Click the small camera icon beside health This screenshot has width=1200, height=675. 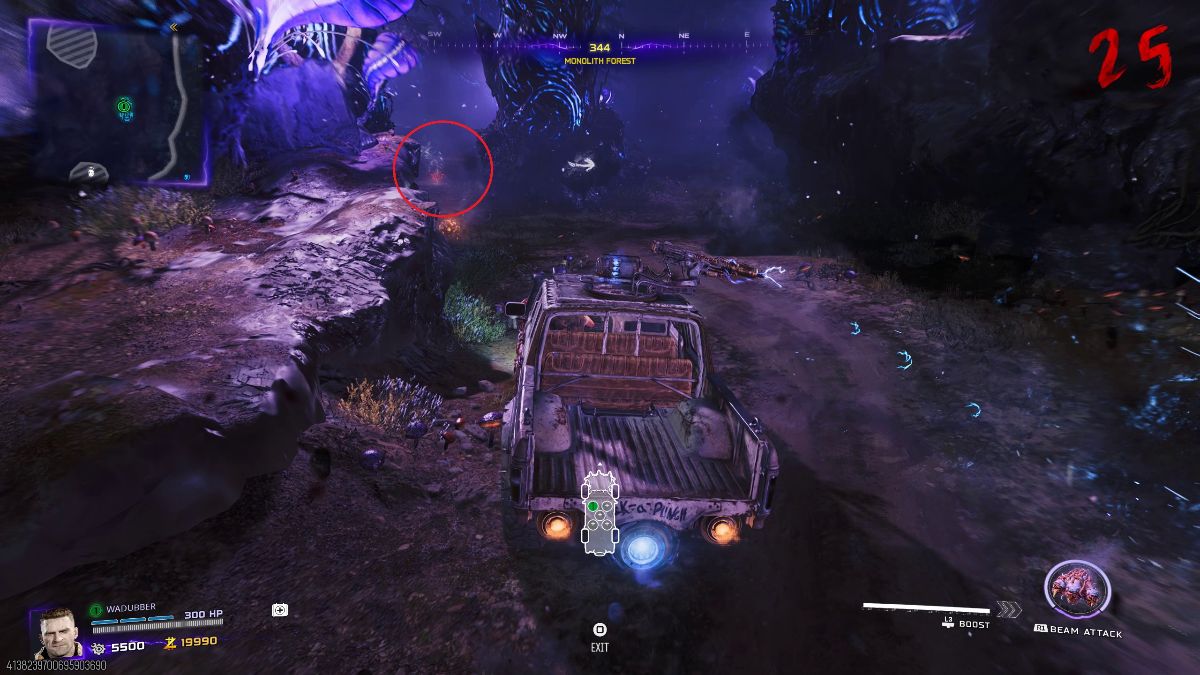click(x=280, y=609)
